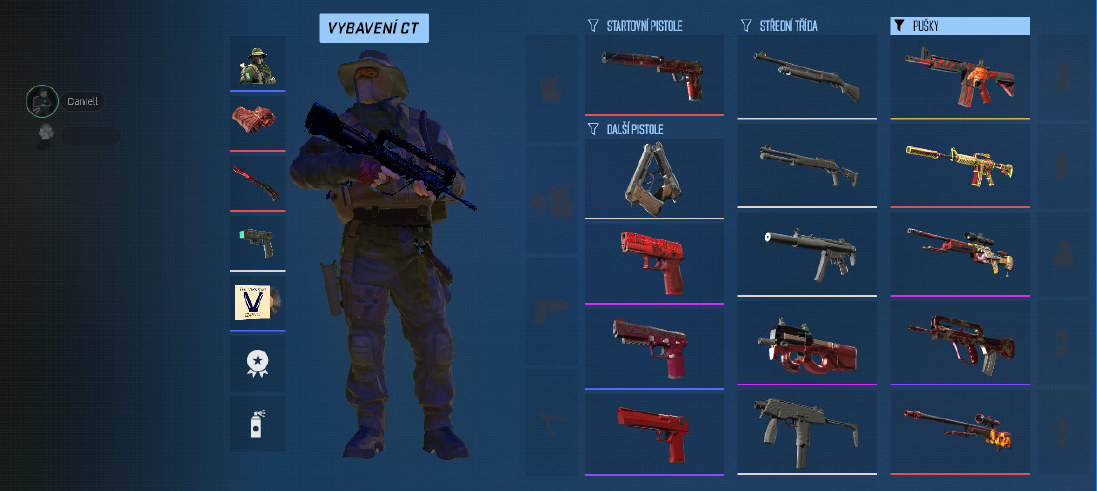Choose the AWP sniper rifle slot
The image size is (1097, 491).
[x=959, y=431]
